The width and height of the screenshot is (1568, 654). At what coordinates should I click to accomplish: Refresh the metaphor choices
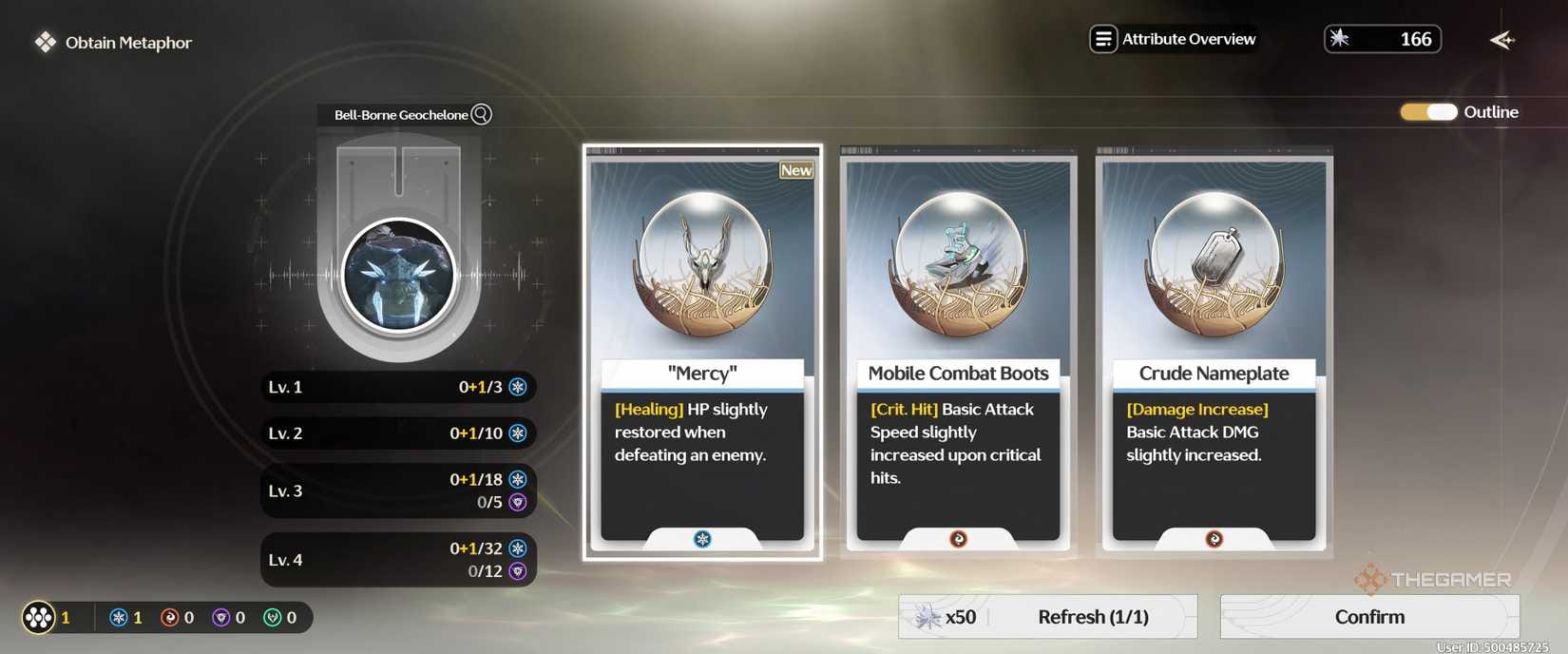click(1047, 617)
